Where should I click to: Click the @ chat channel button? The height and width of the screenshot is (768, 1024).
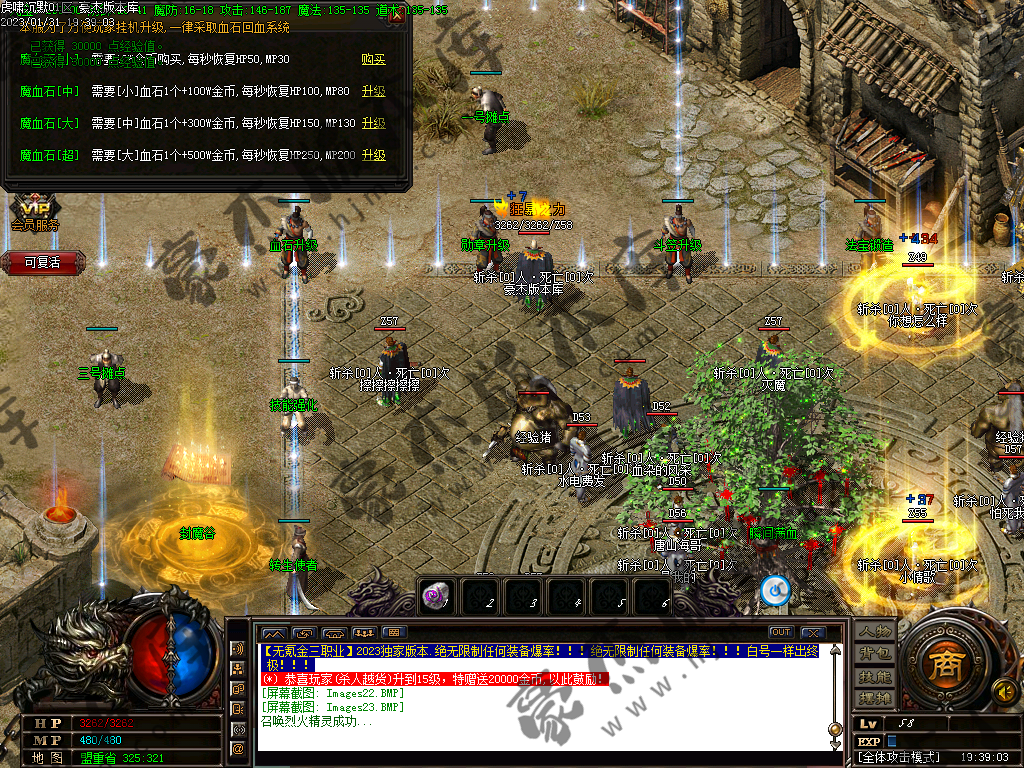238,748
